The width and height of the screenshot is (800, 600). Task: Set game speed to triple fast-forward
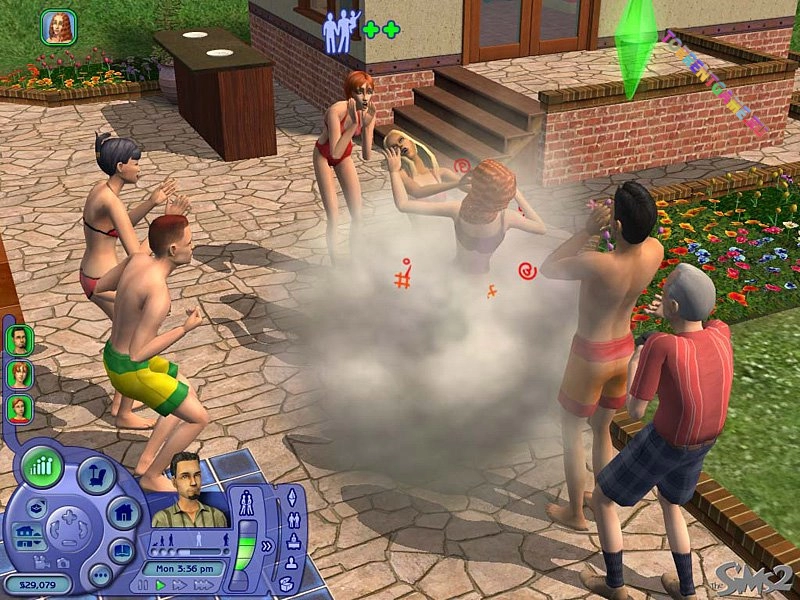click(201, 584)
